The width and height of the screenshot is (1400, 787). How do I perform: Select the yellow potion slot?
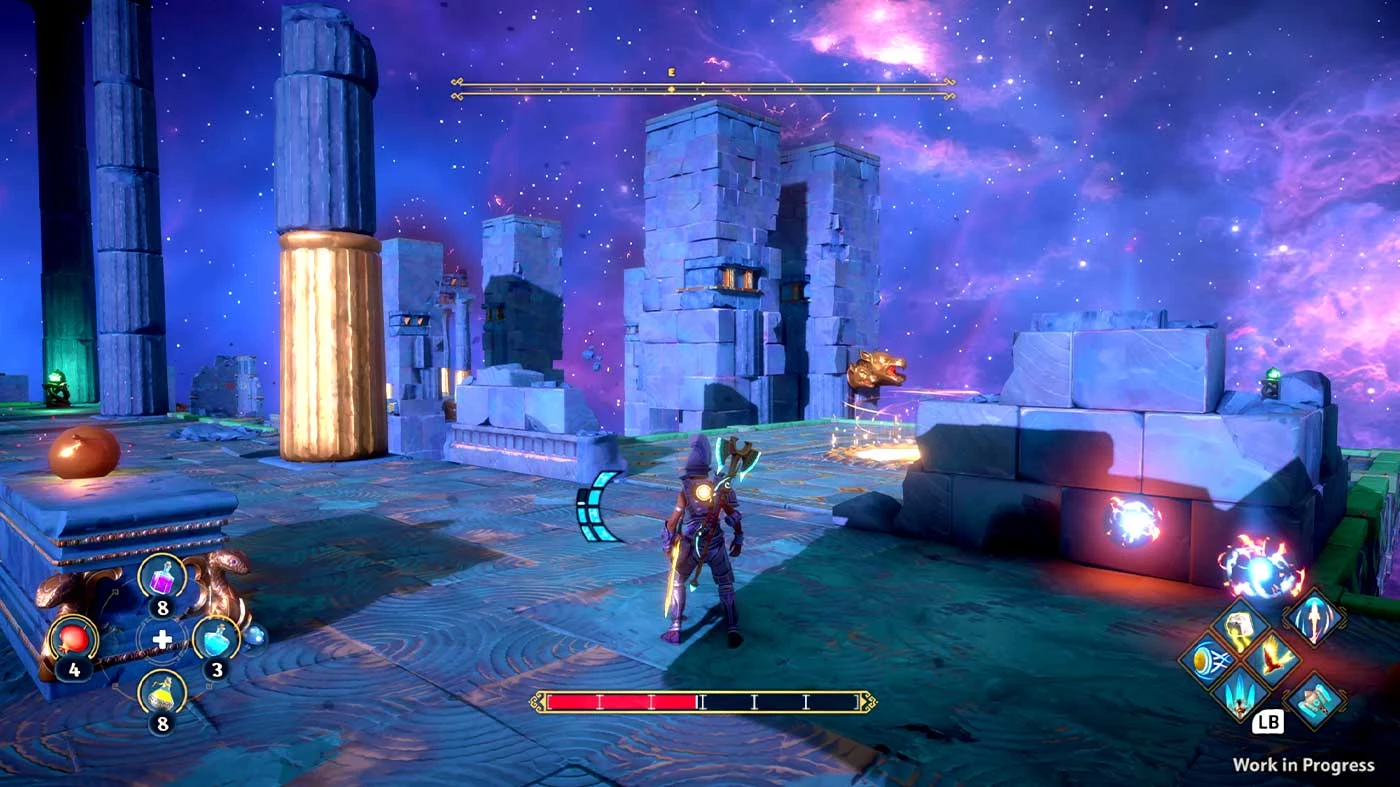click(x=161, y=693)
